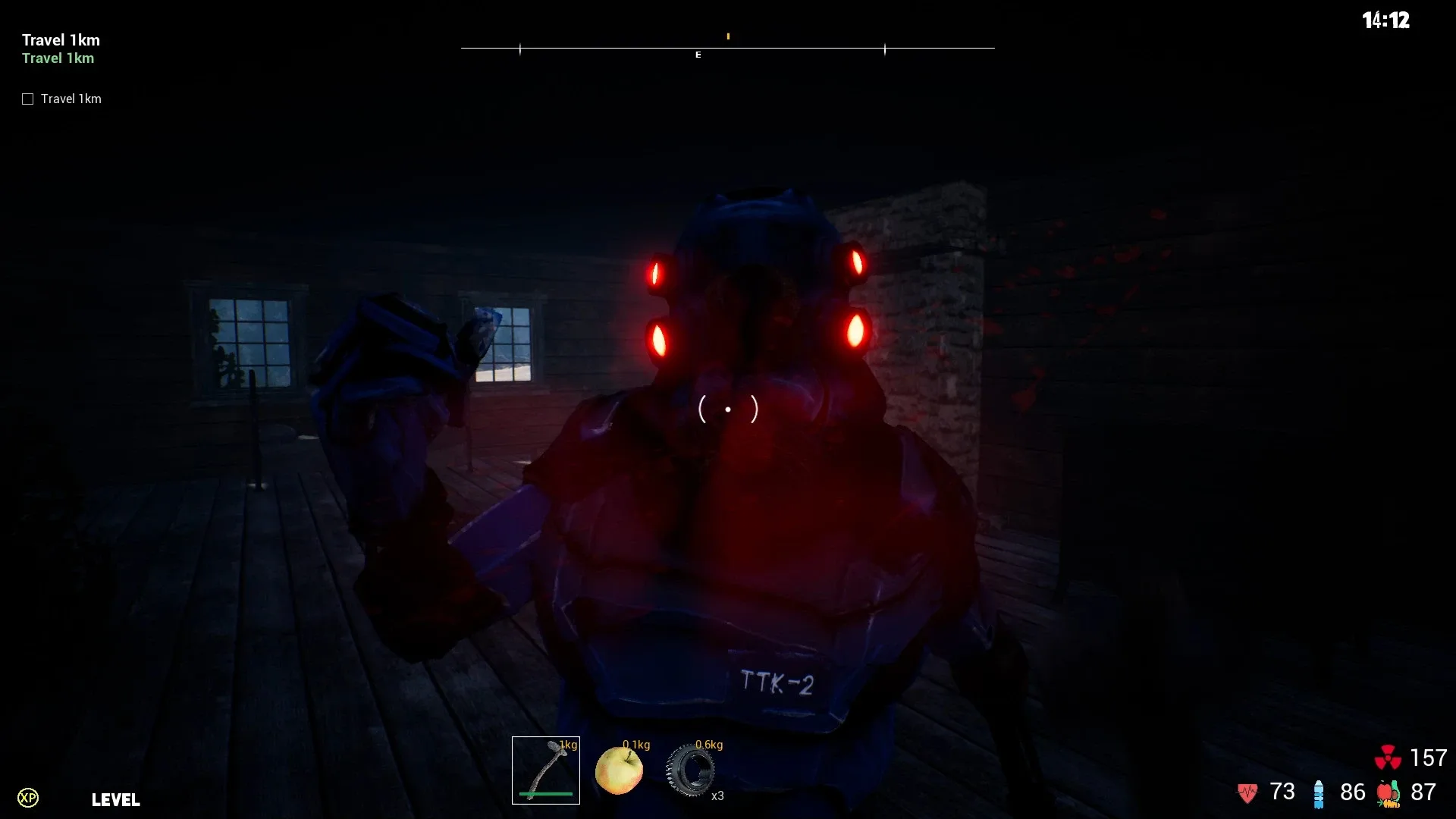Select the gear x3 hotbar item
This screenshot has width=1456, height=819.
[x=692, y=770]
